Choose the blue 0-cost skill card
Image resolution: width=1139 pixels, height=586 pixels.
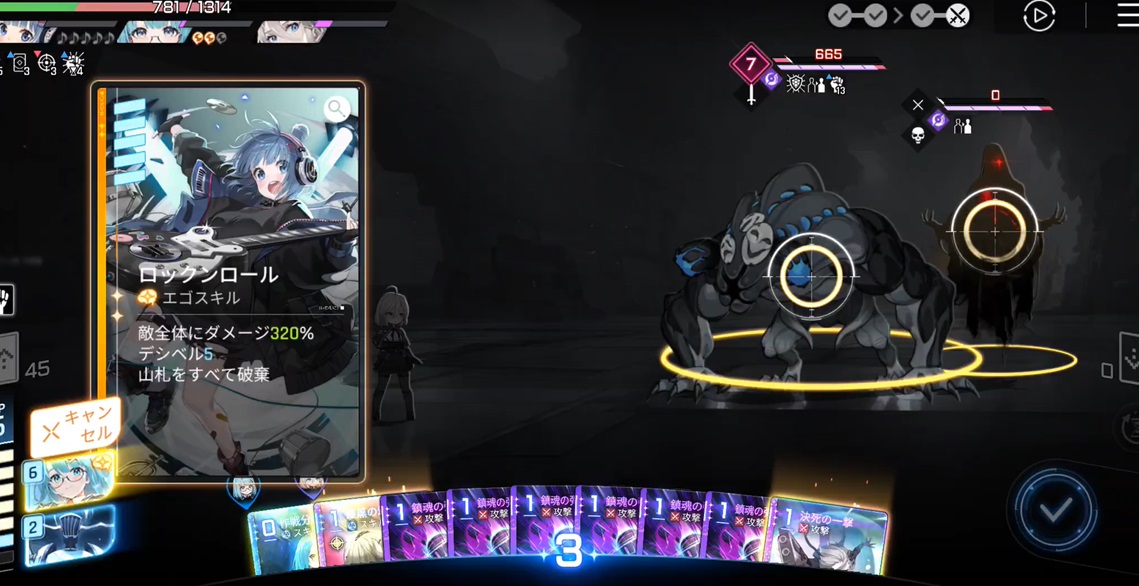pos(280,538)
